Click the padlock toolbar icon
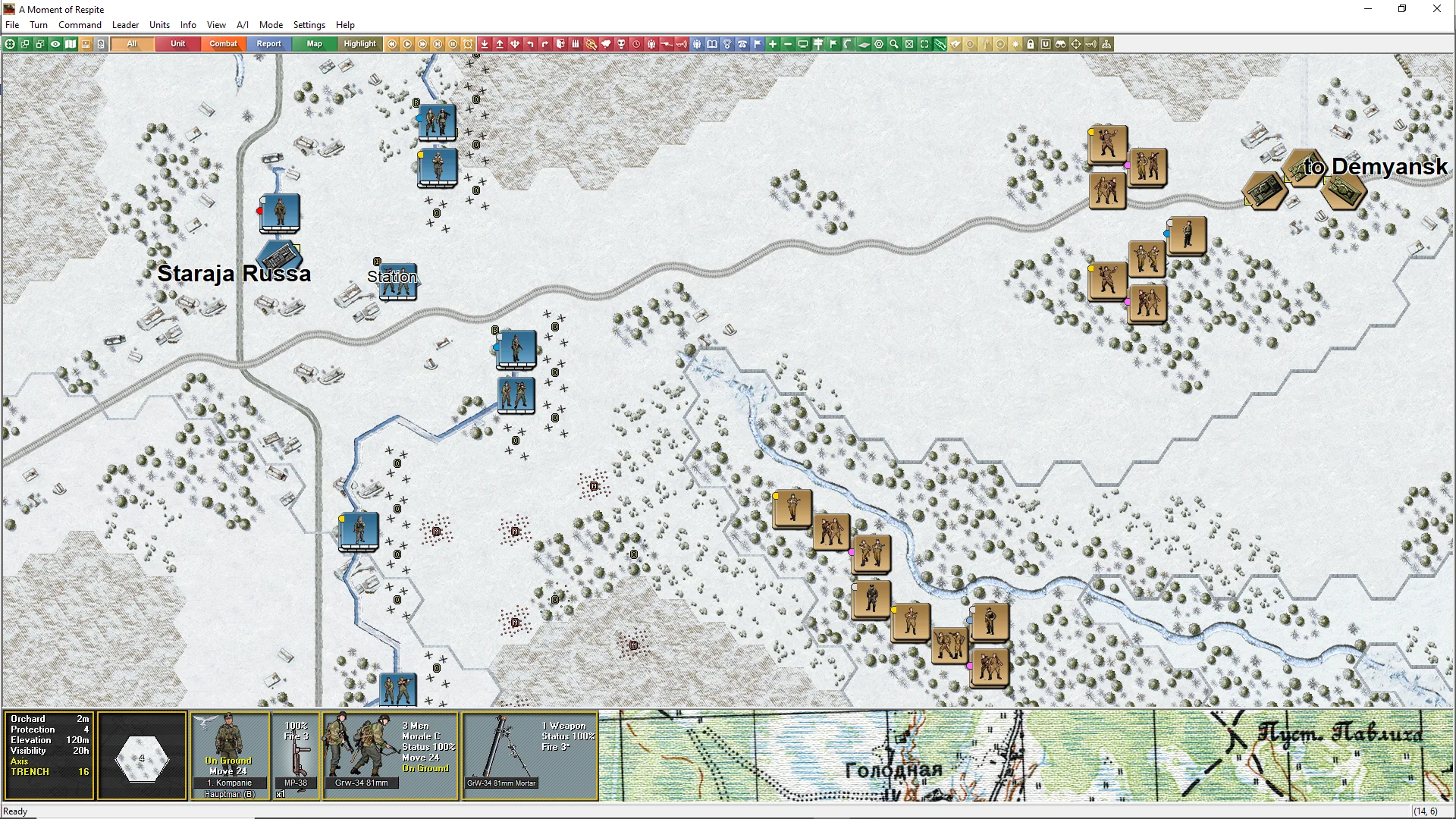This screenshot has height=819, width=1456. point(1031,44)
